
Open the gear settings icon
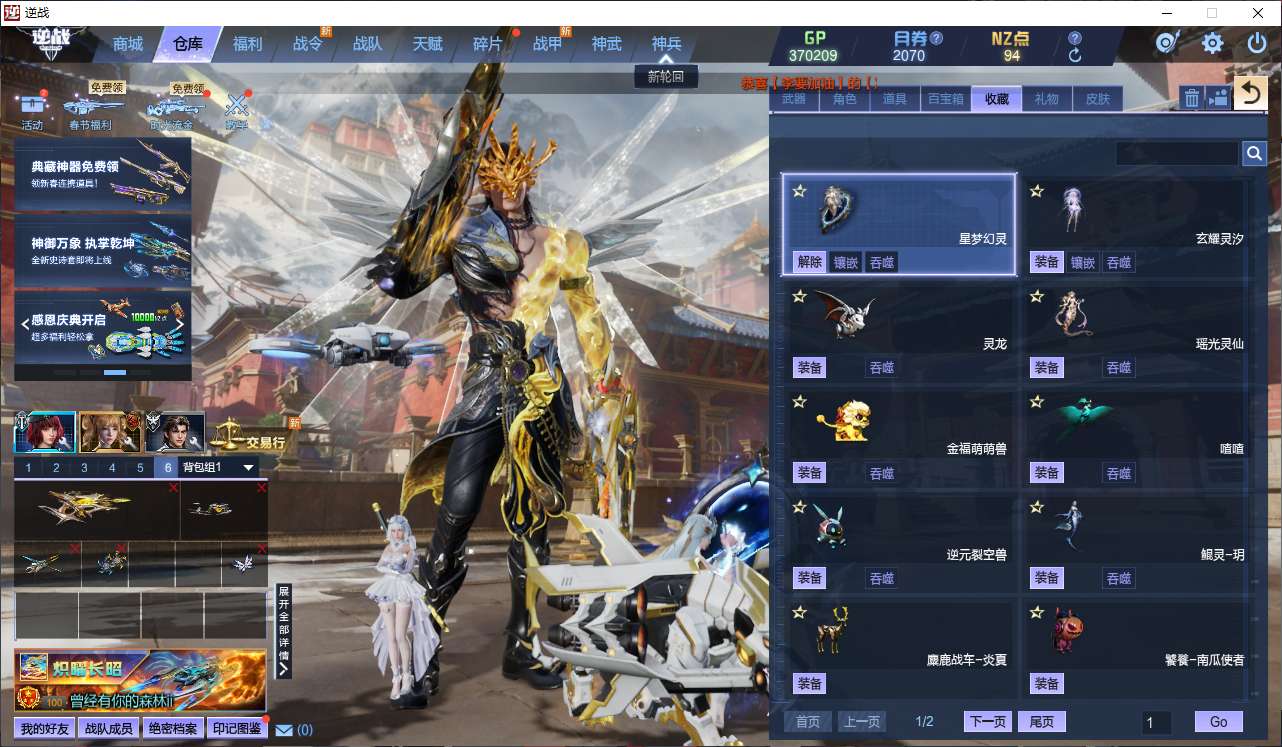click(1212, 43)
